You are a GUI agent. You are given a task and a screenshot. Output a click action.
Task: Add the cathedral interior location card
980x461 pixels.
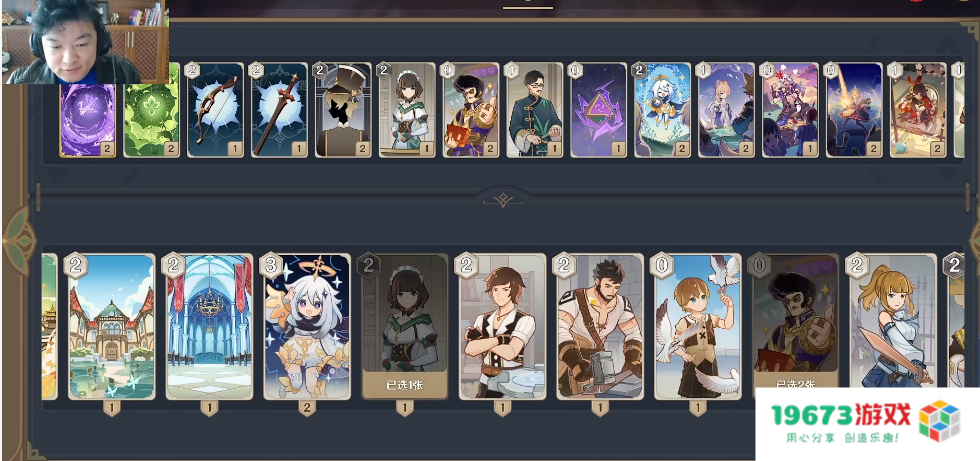pos(209,327)
